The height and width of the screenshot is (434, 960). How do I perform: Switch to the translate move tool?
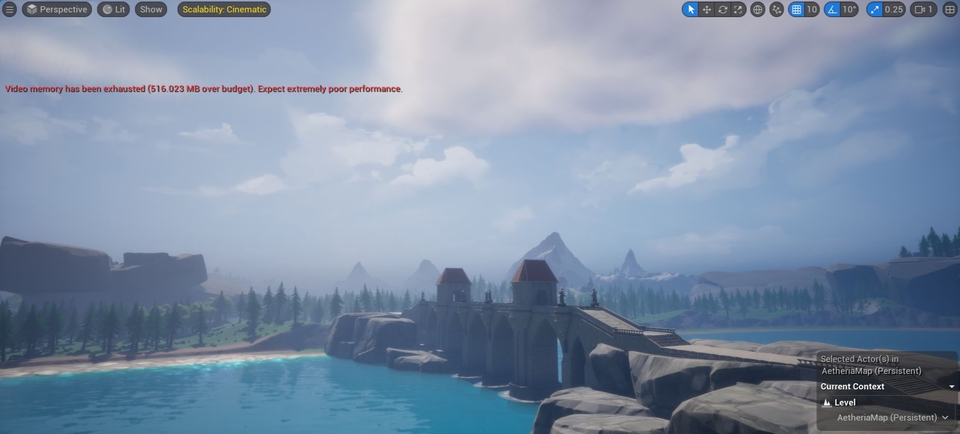pos(706,9)
